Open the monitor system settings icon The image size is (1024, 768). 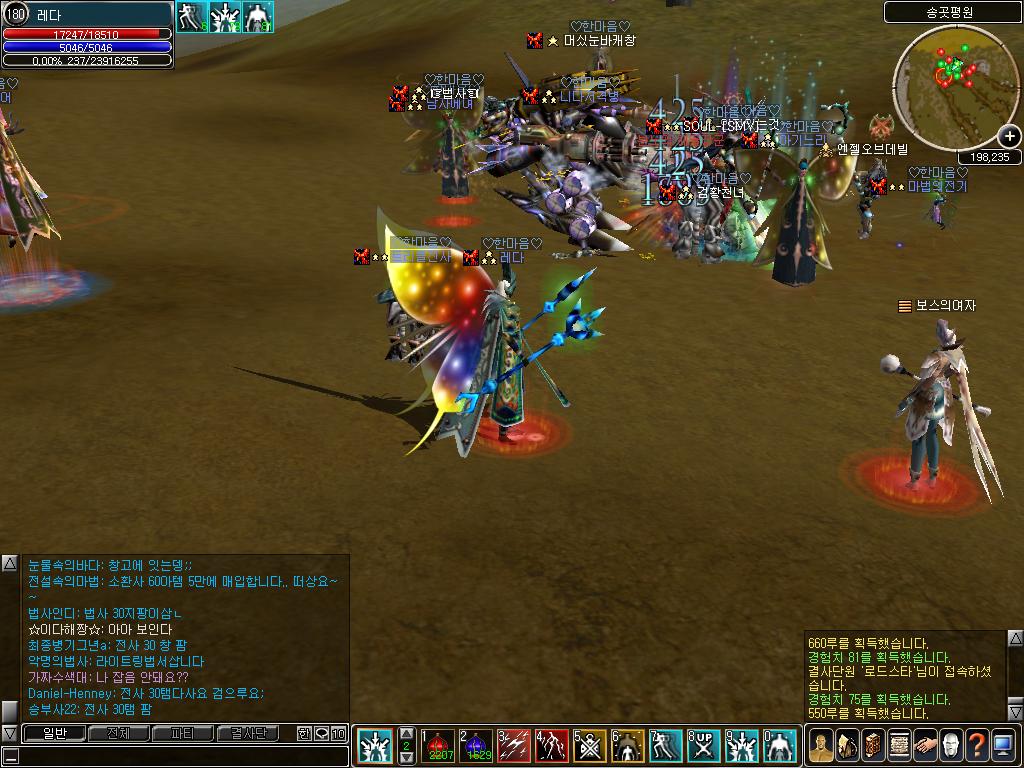[x=1003, y=745]
